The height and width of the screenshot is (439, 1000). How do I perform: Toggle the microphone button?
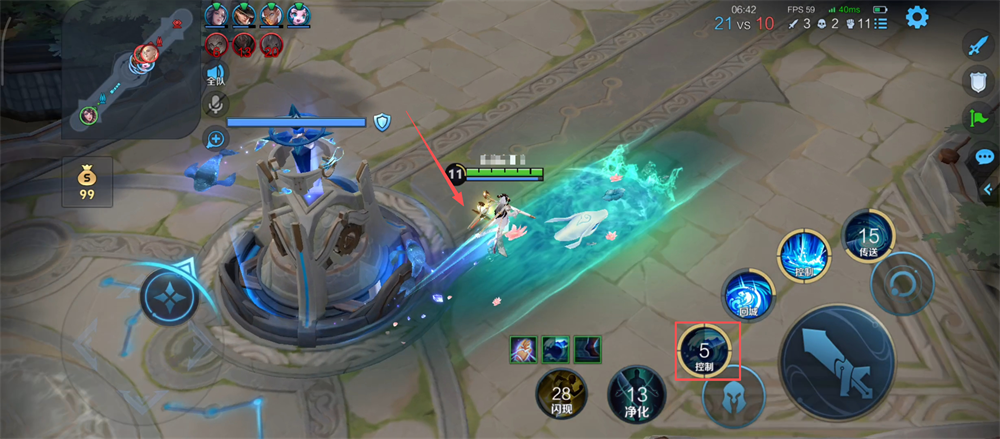click(215, 104)
